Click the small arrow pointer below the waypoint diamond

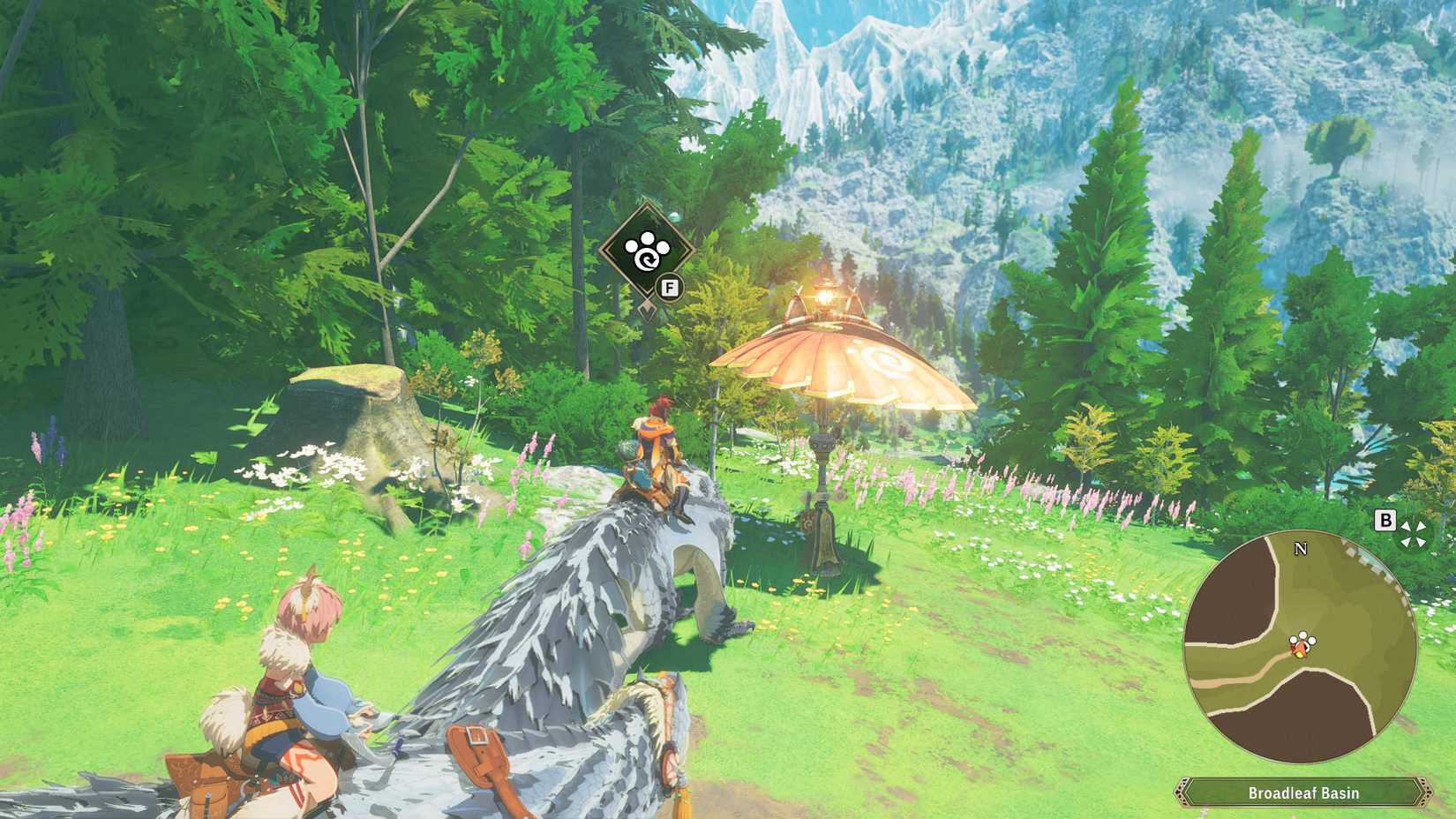tap(646, 310)
